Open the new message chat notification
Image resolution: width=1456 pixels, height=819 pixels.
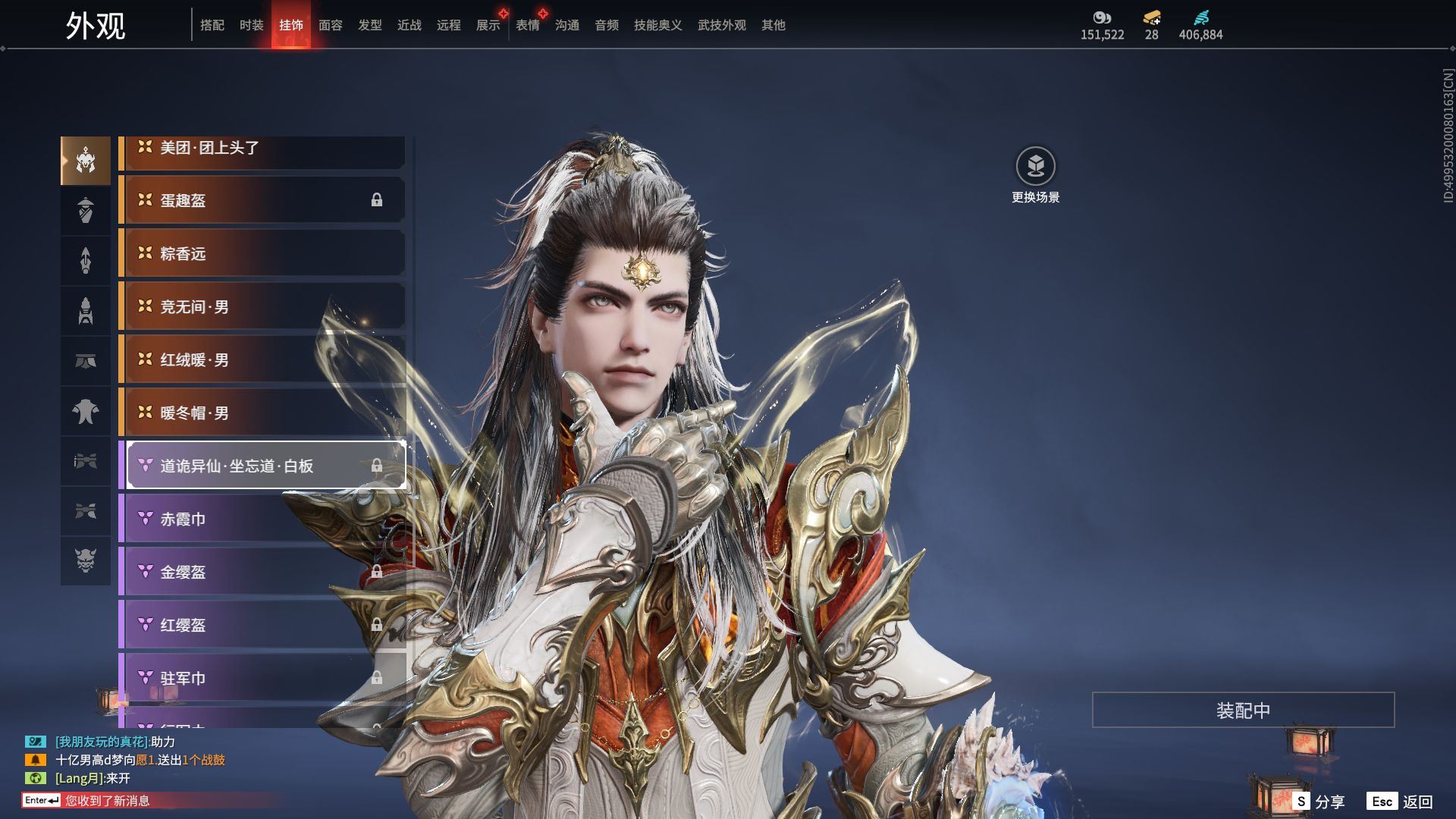tap(106, 801)
